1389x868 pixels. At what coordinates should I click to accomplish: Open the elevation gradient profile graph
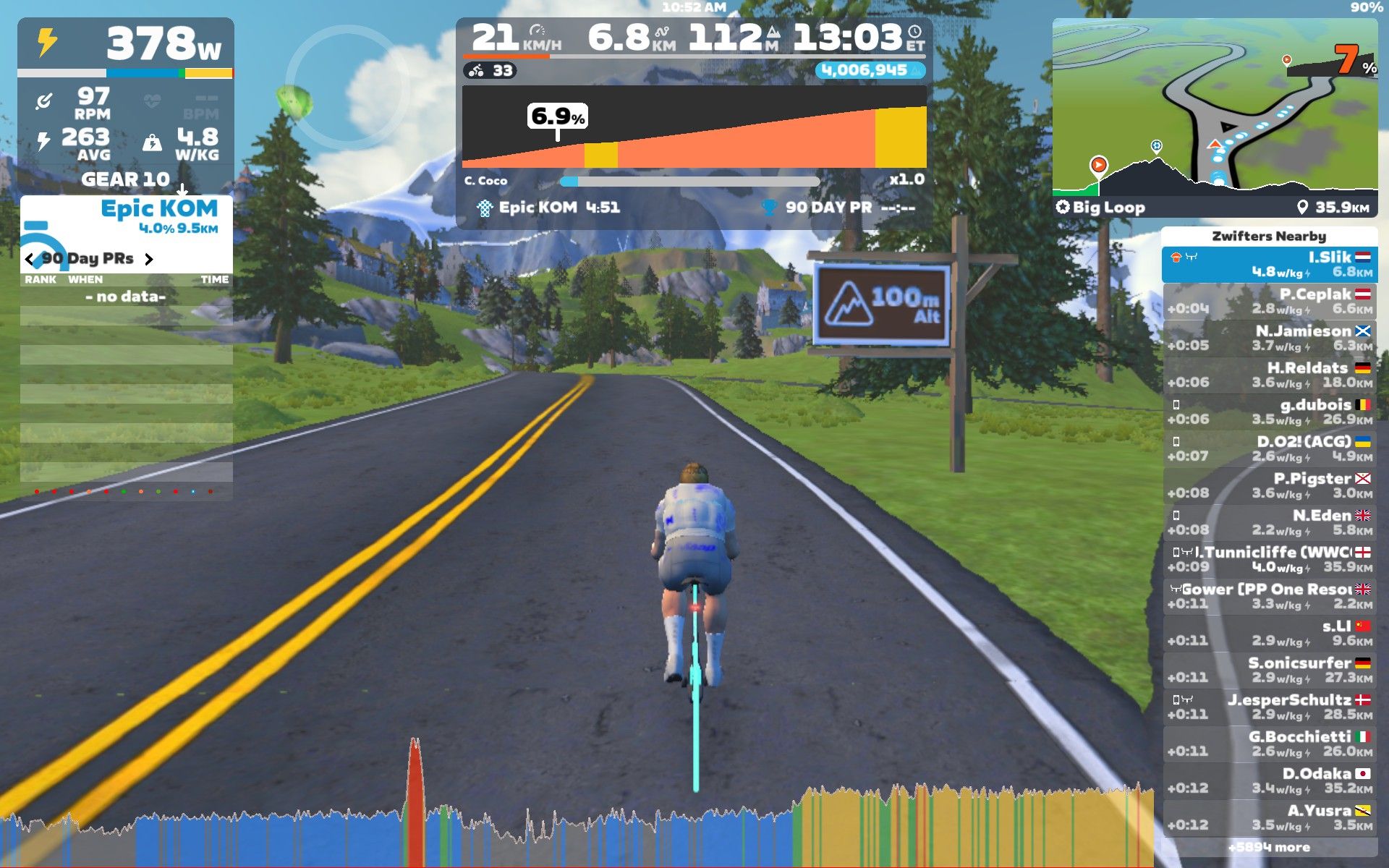[x=694, y=127]
